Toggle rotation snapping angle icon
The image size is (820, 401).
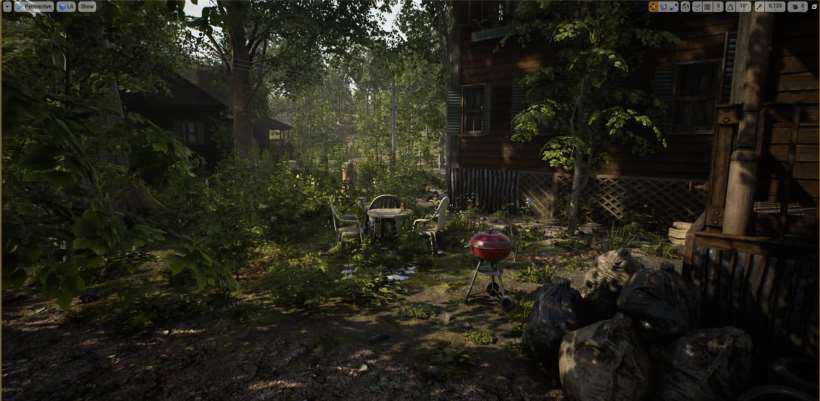[x=730, y=7]
